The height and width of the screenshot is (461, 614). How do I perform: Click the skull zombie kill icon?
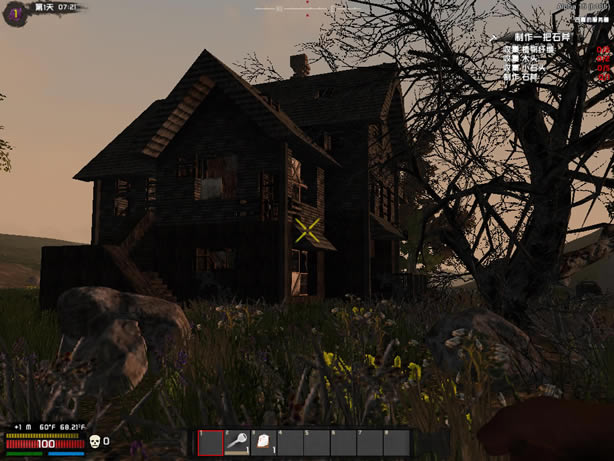(94, 440)
